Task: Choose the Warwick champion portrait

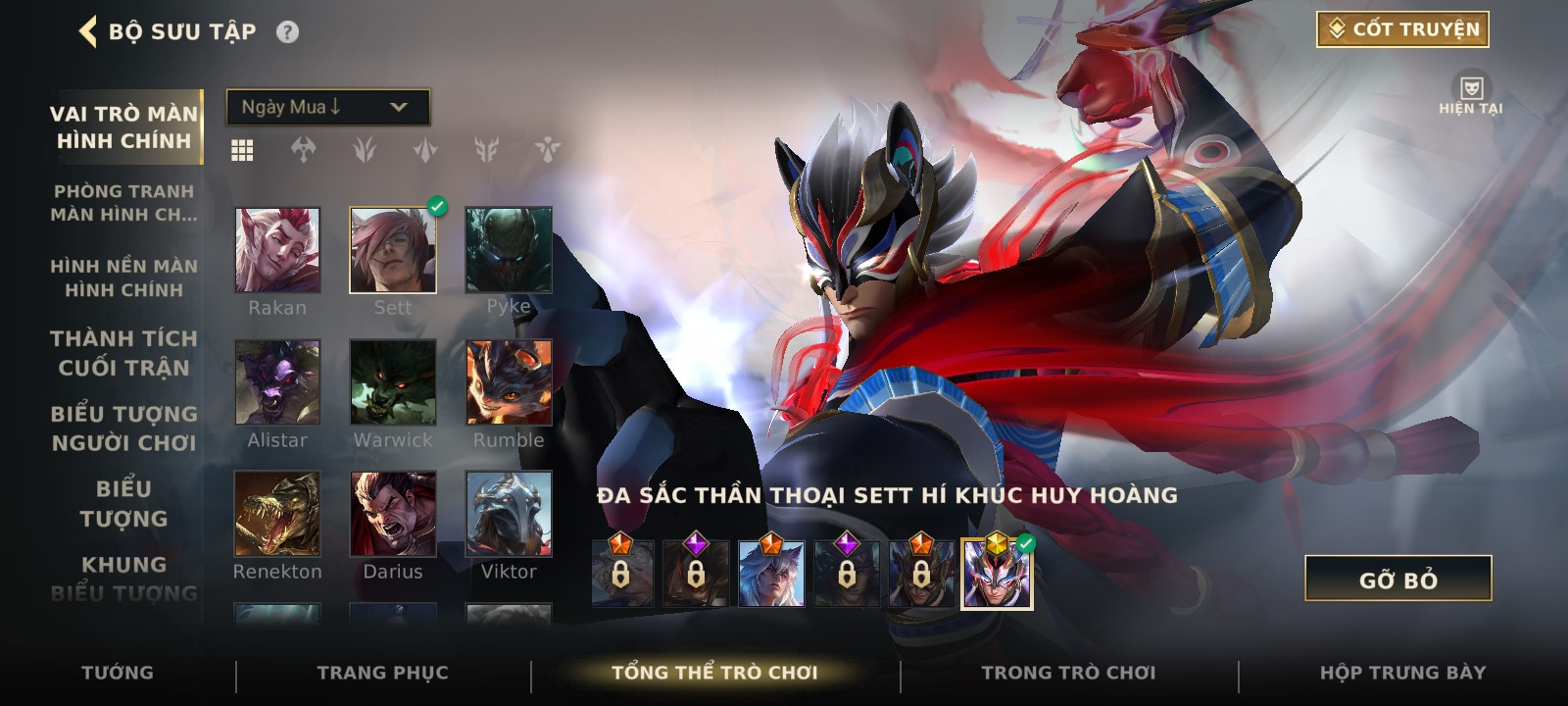Action: click(x=393, y=382)
